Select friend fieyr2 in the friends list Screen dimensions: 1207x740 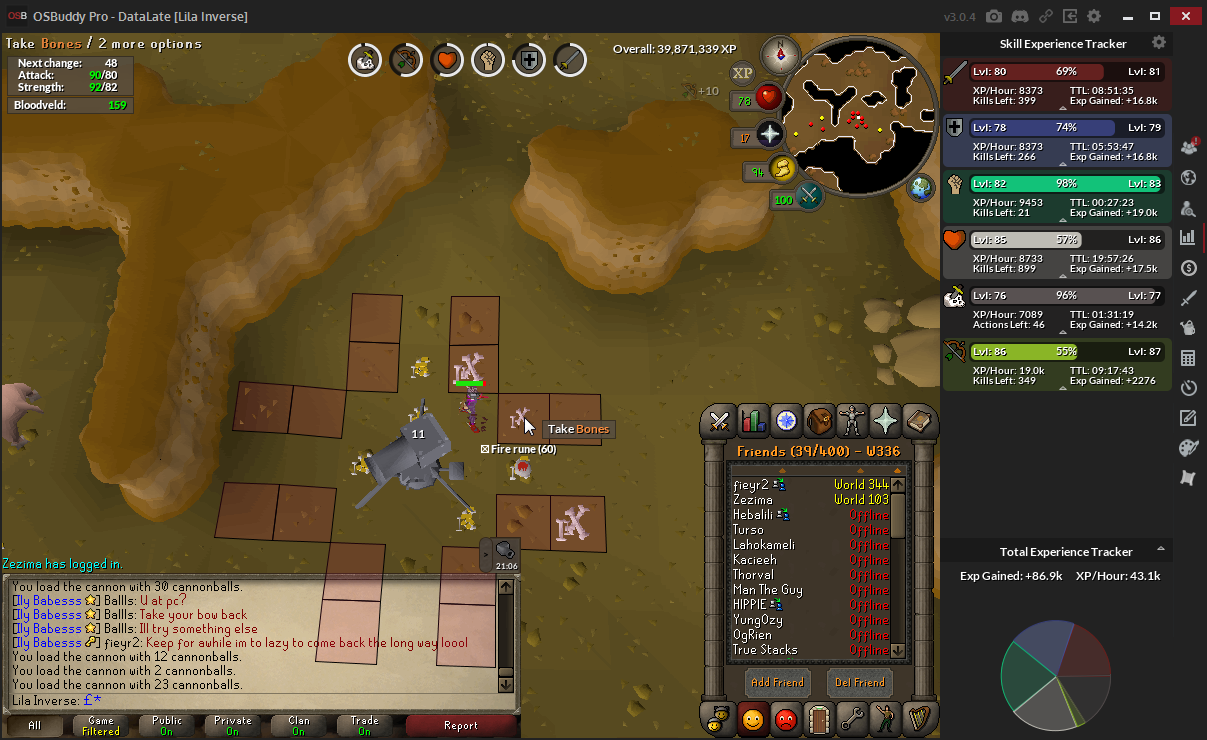click(751, 485)
